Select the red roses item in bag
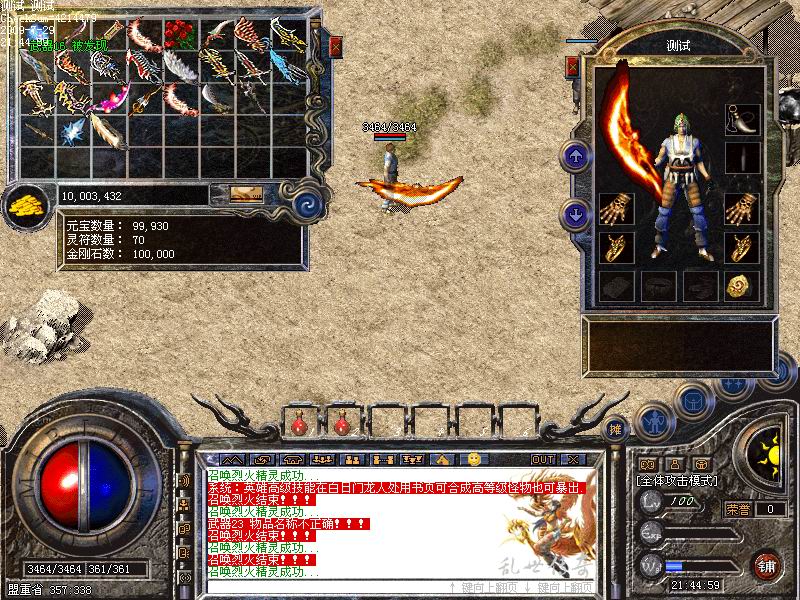The image size is (800, 600). (179, 33)
